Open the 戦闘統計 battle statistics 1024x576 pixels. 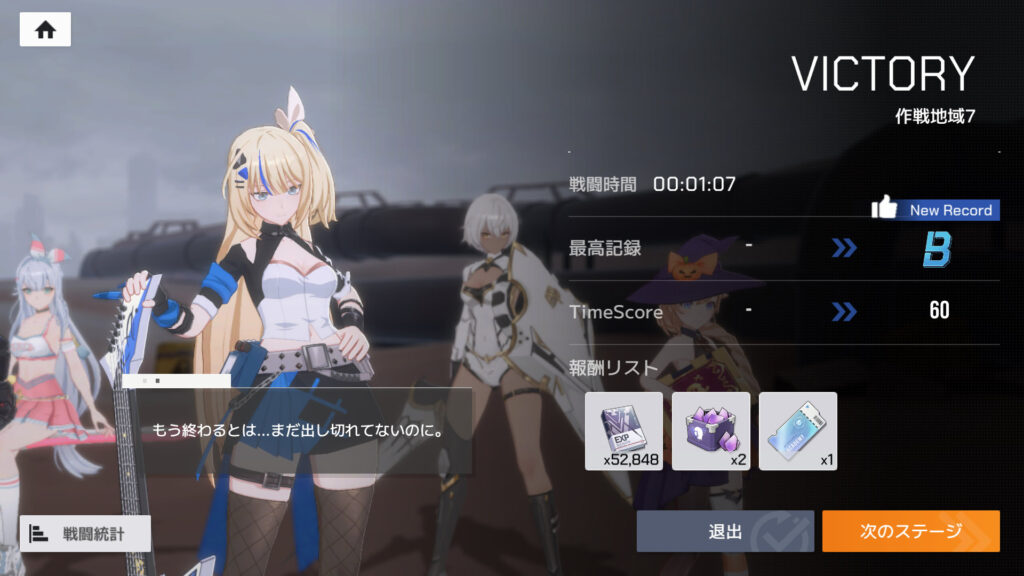pos(85,533)
